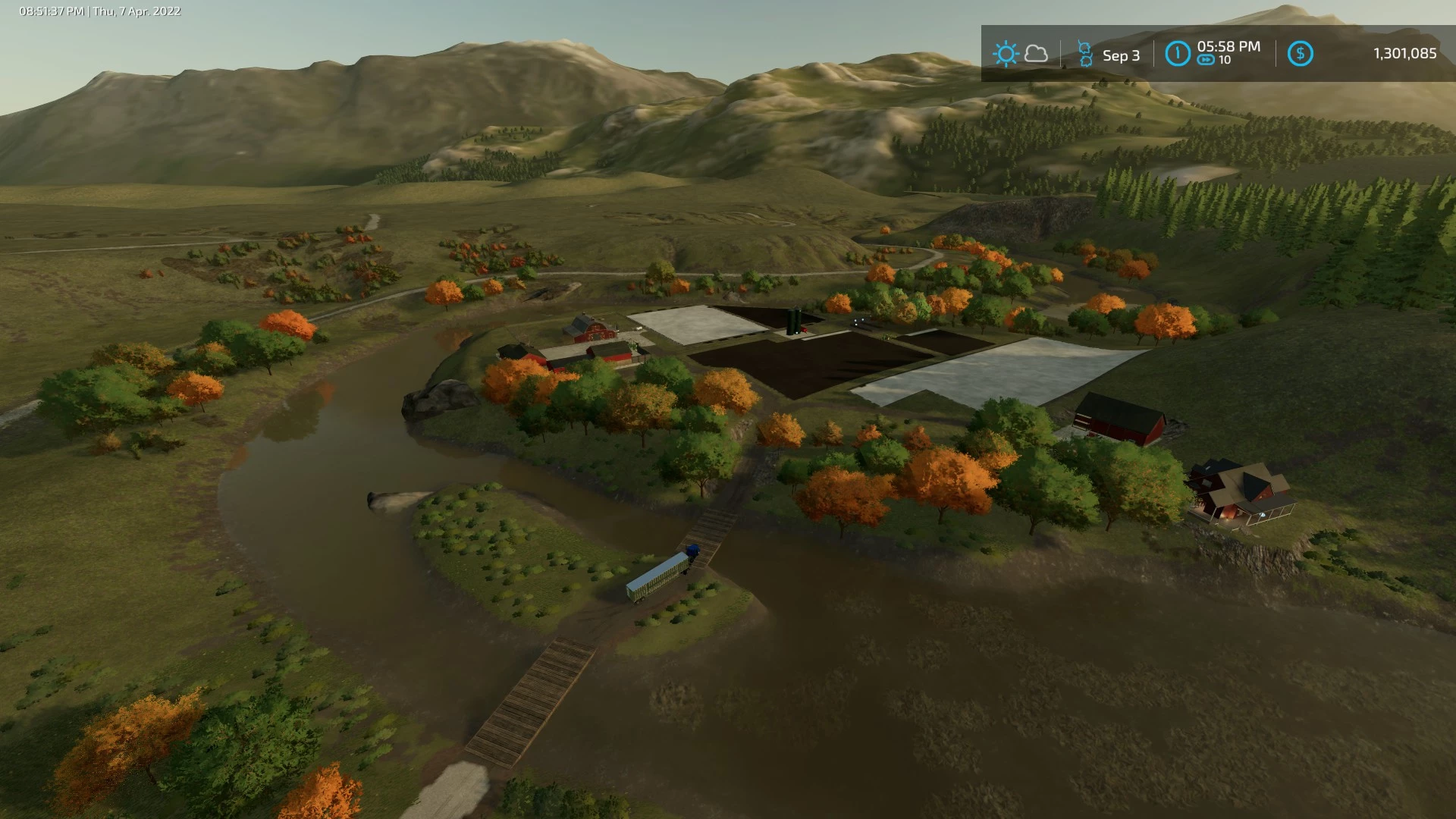Click the 05:58 PM time display

coord(1229,46)
